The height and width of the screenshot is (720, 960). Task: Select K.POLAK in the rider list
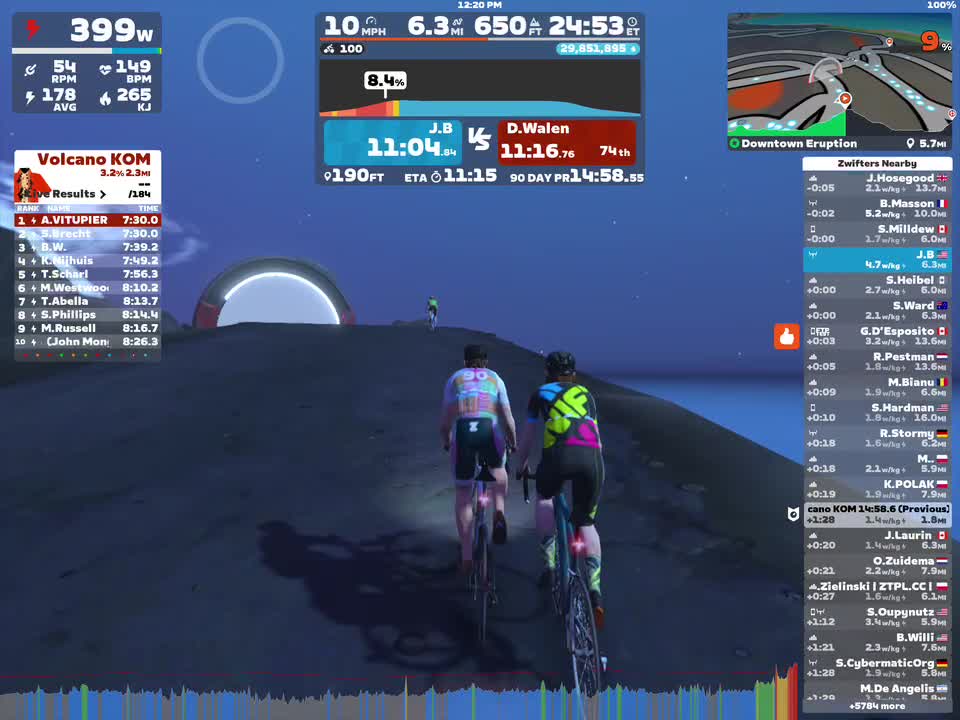(877, 489)
